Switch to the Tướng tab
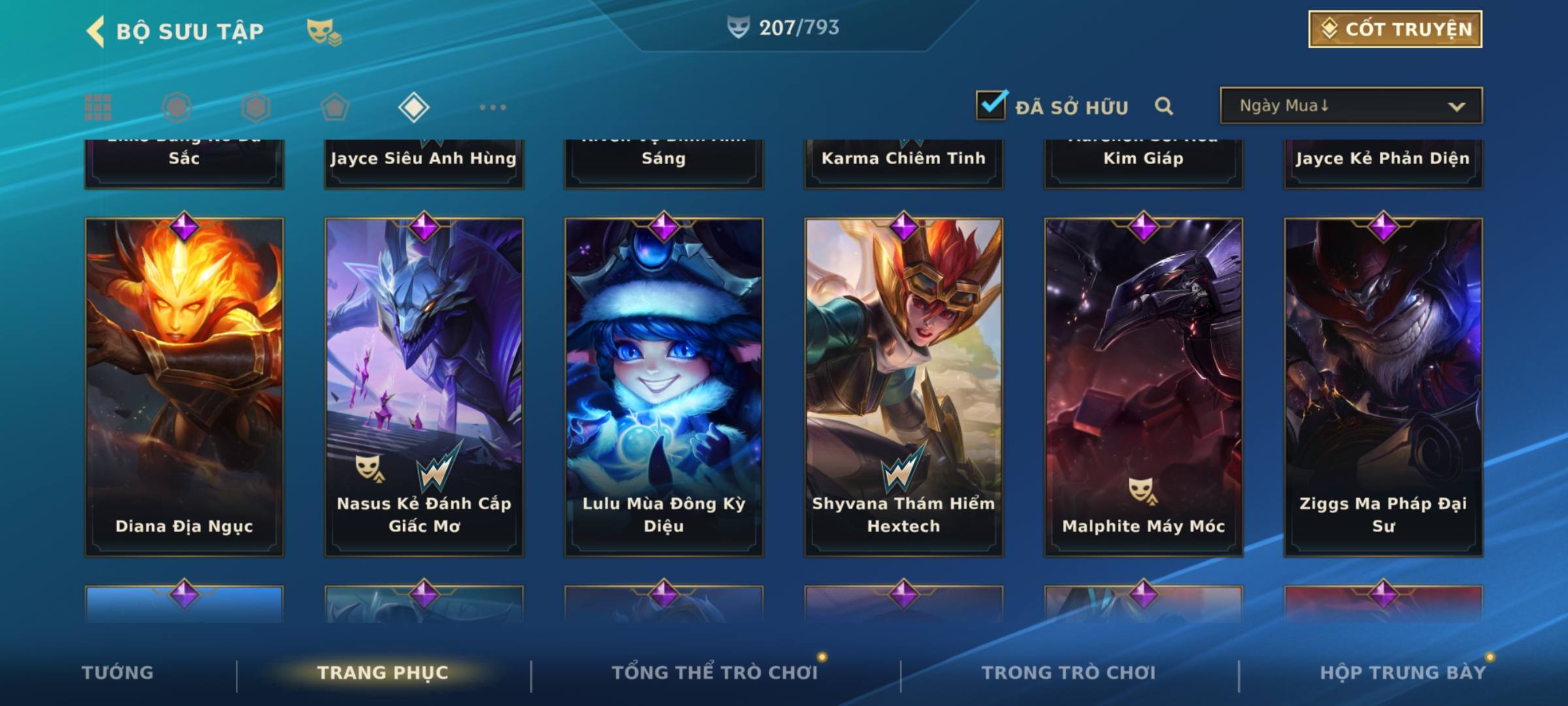Image resolution: width=1568 pixels, height=706 pixels. coord(118,673)
